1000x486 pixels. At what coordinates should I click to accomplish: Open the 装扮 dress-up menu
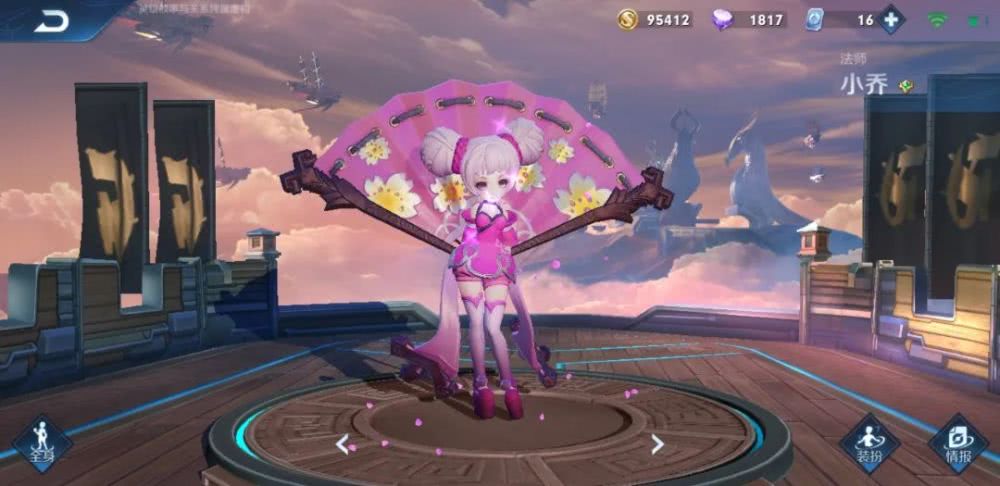869,443
